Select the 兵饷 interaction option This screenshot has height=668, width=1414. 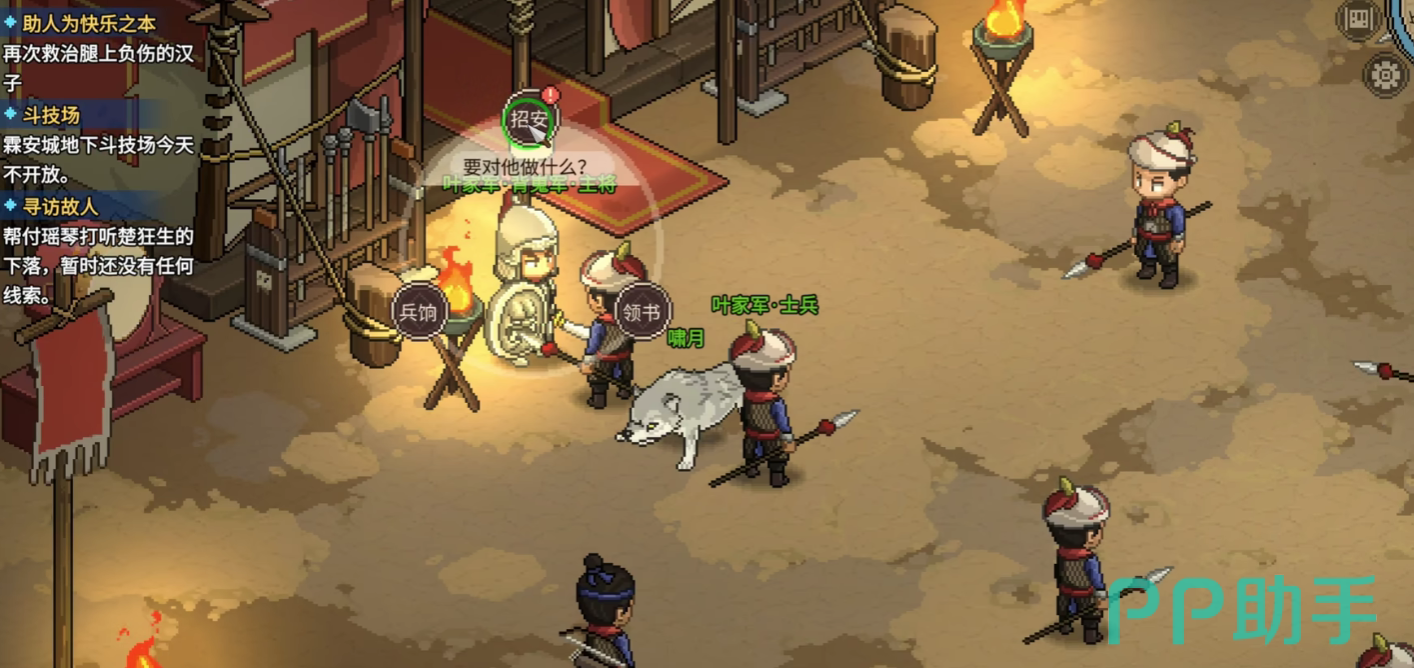coord(419,312)
